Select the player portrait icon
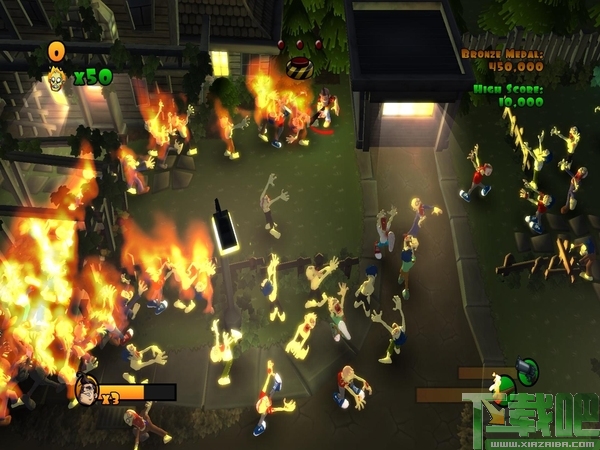Viewport: 600px width, 450px height. [x=87, y=390]
